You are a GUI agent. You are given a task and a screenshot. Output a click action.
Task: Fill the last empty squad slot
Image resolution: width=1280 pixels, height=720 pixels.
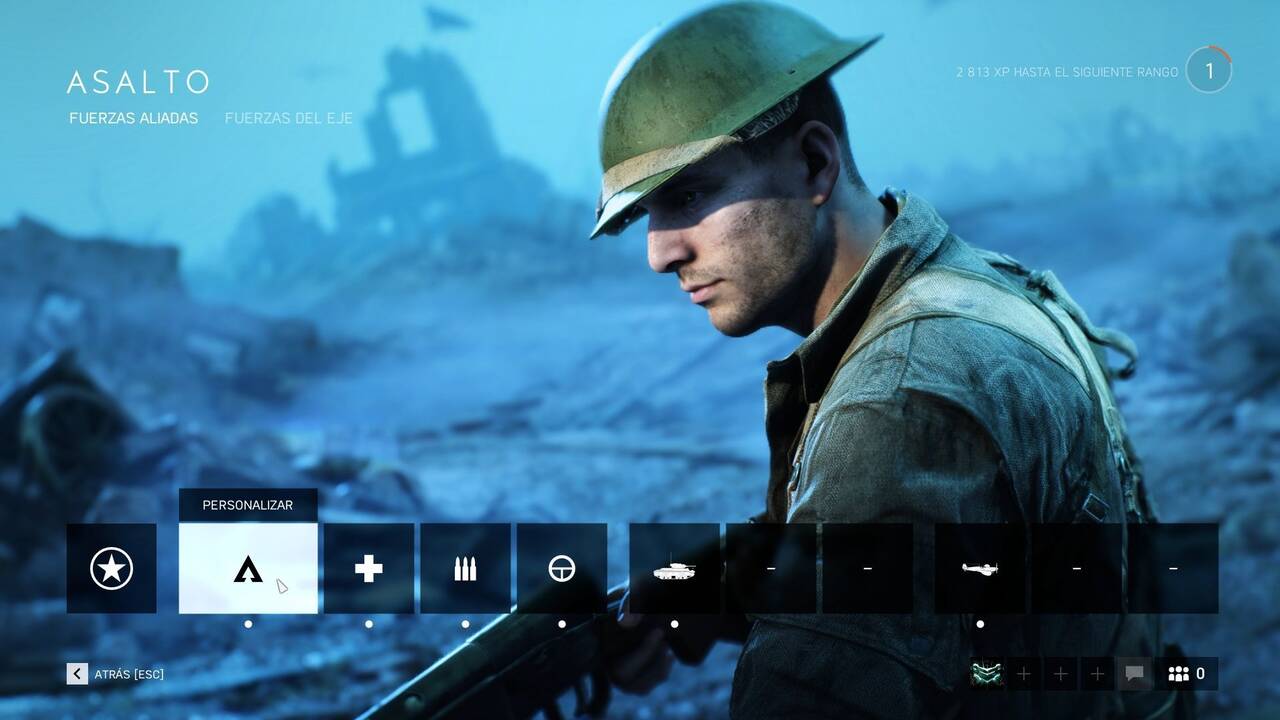(1099, 673)
